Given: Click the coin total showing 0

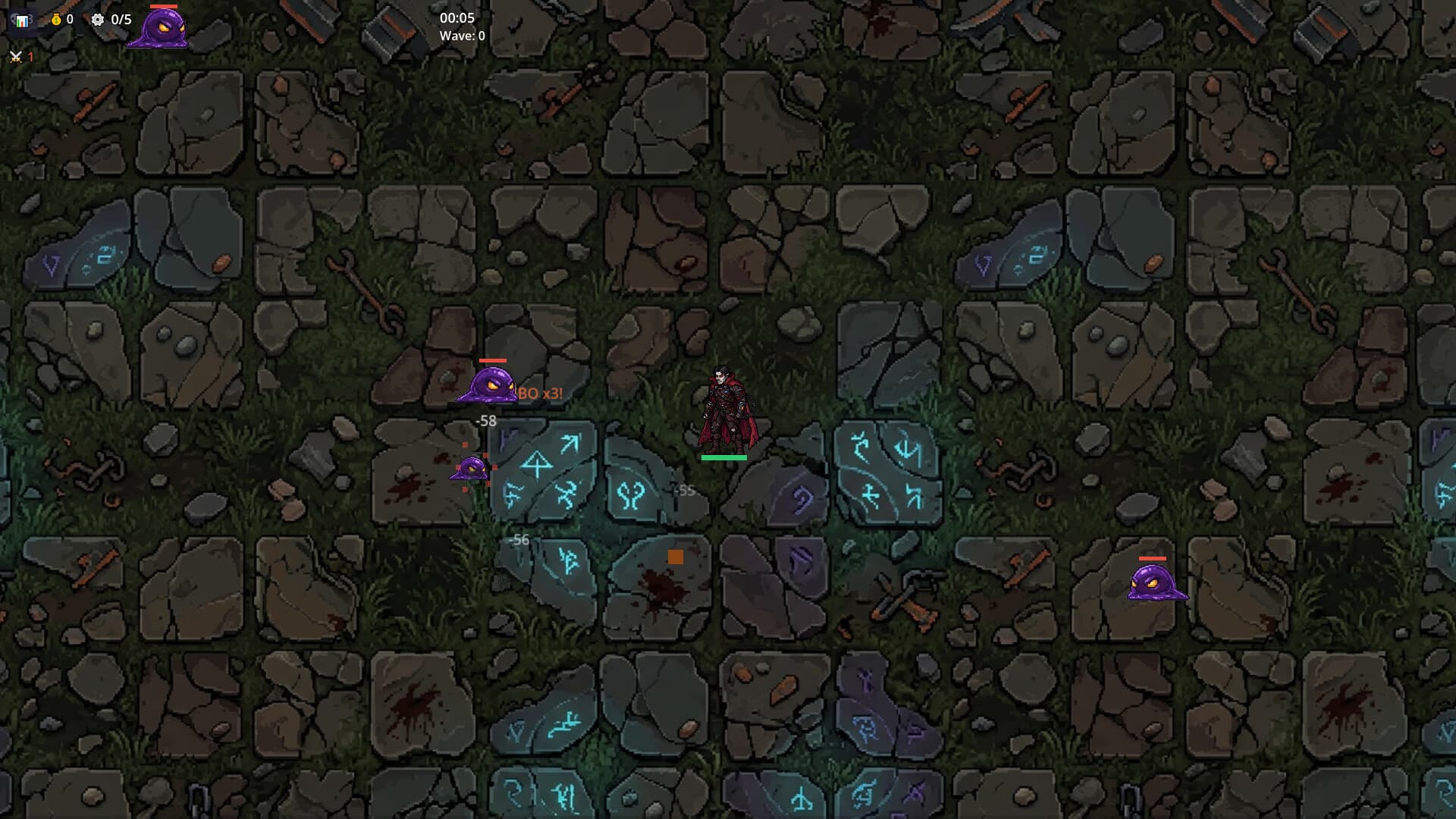Looking at the screenshot, I should 70,20.
